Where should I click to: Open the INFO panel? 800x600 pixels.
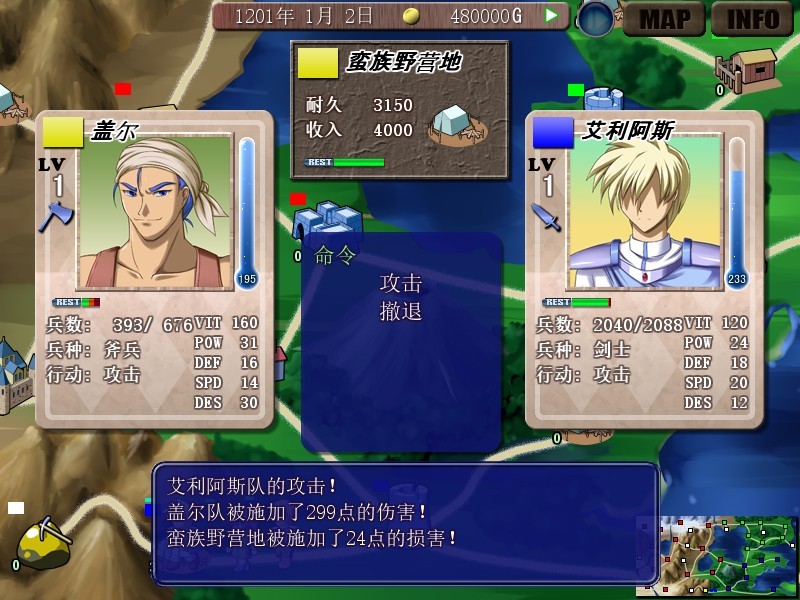(x=752, y=18)
